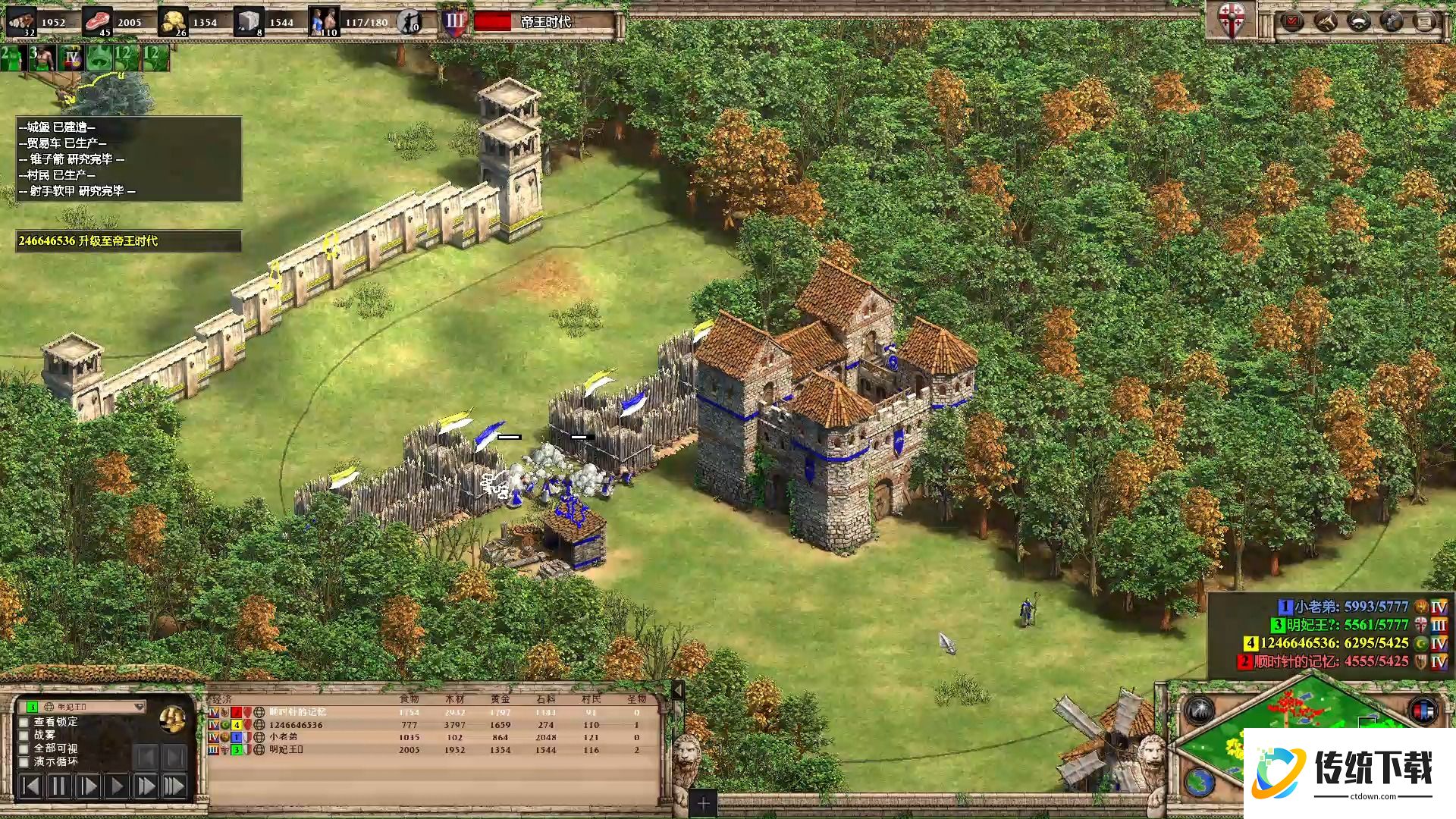
Task: Play replay at normal speed
Action: pyautogui.click(x=117, y=786)
